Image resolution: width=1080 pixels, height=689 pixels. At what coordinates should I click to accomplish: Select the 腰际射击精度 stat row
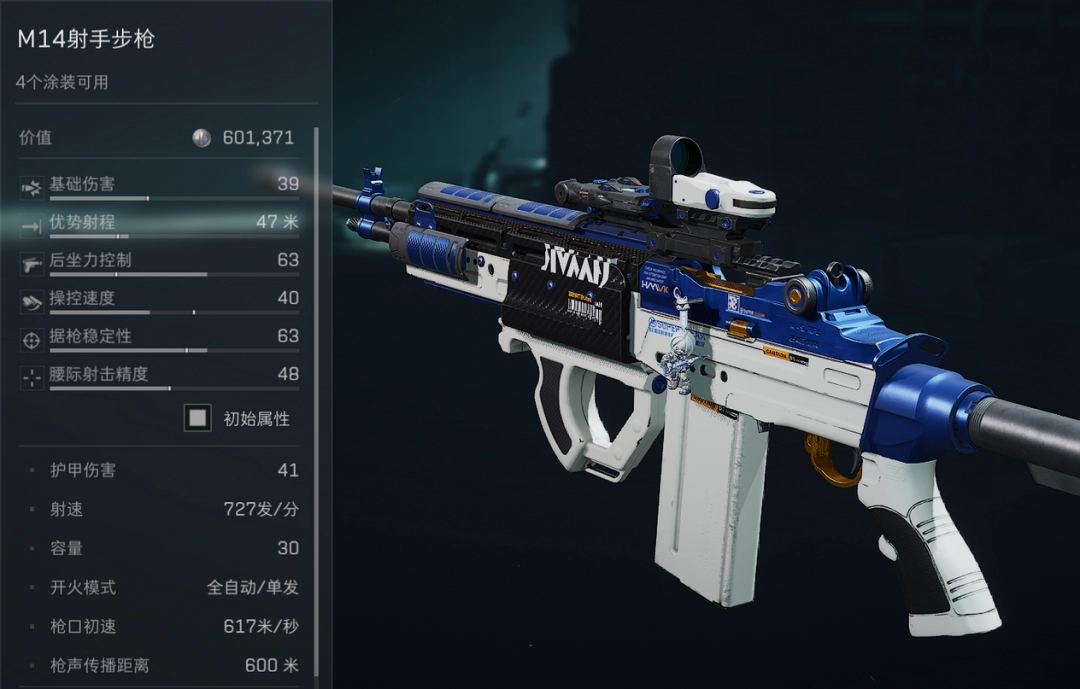[160, 375]
